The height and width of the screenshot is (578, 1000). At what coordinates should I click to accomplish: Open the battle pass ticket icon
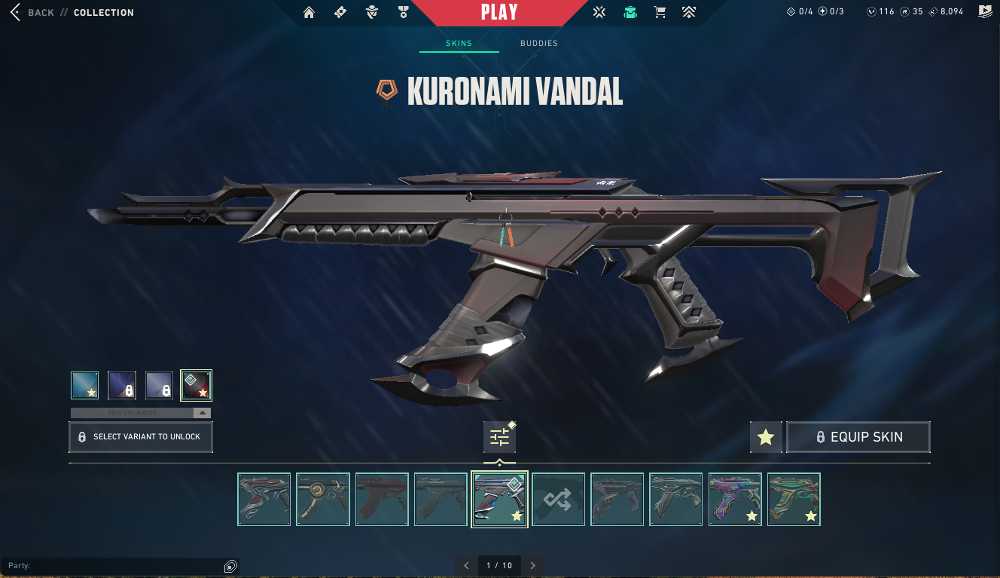tap(340, 13)
